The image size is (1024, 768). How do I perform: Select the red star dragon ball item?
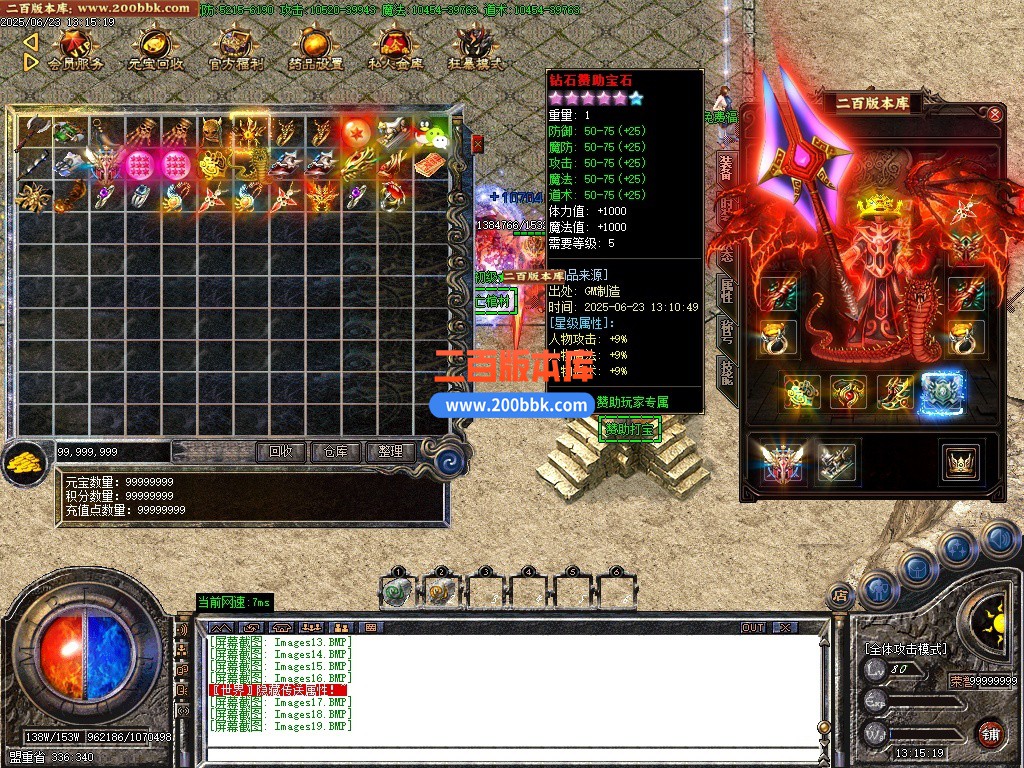click(356, 132)
